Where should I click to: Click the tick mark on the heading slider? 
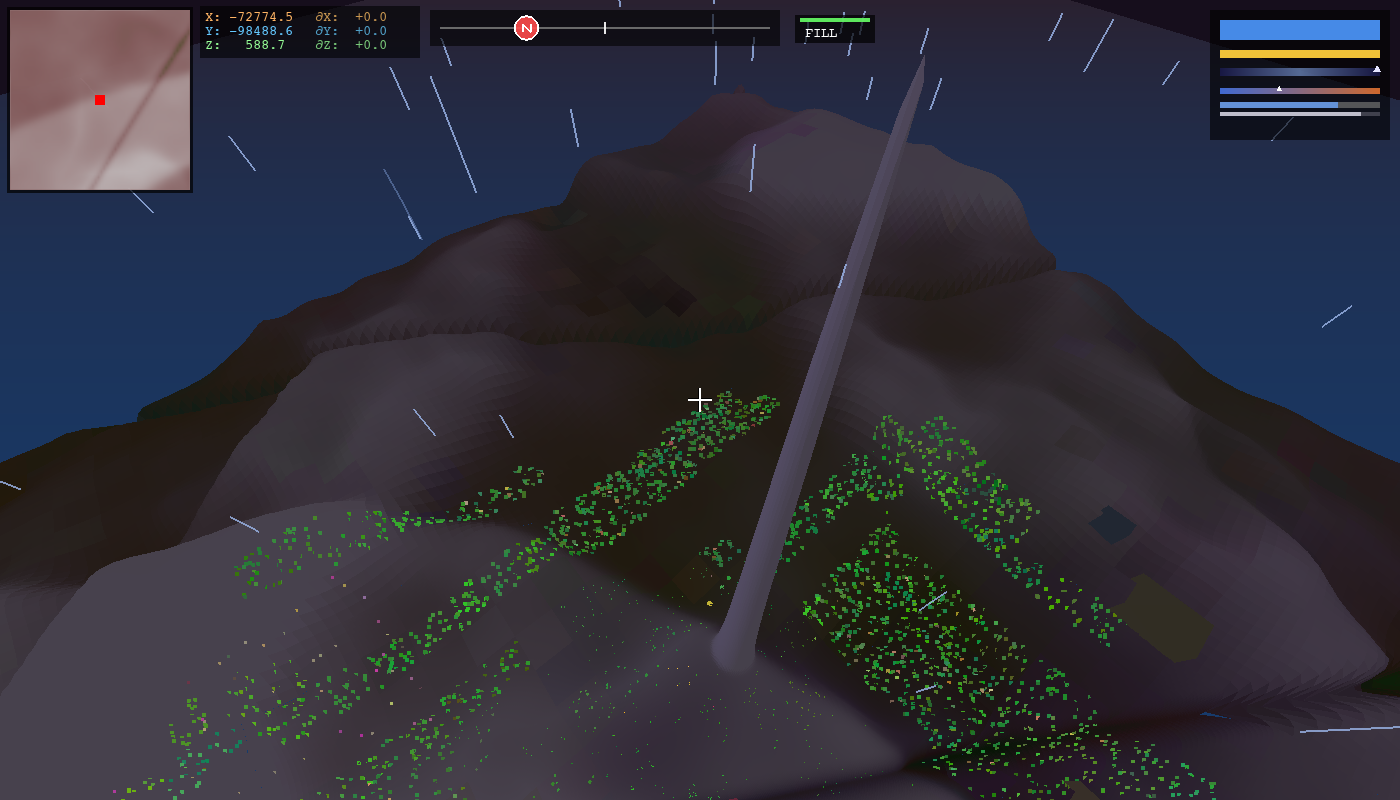click(x=605, y=27)
